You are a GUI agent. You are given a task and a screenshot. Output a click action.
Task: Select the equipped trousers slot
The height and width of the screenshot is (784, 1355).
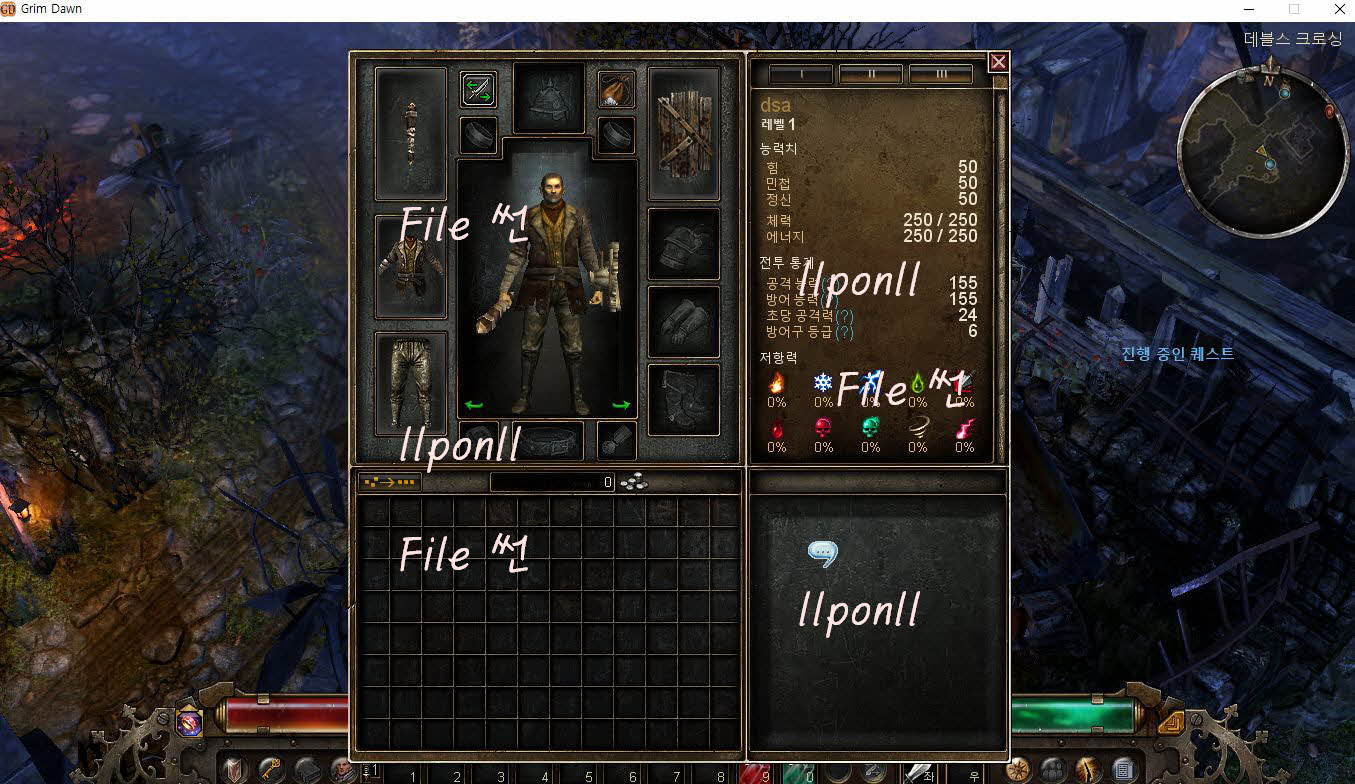point(410,383)
